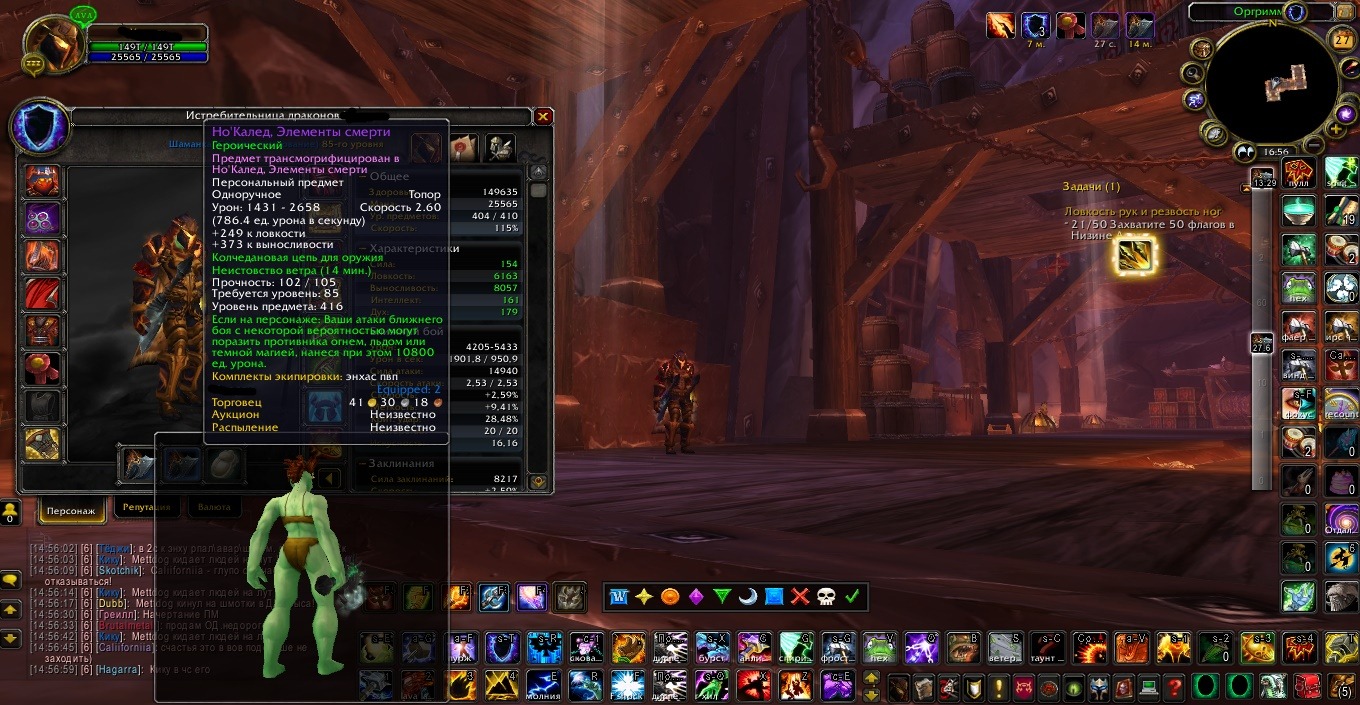Click the minimap

coord(1267,84)
